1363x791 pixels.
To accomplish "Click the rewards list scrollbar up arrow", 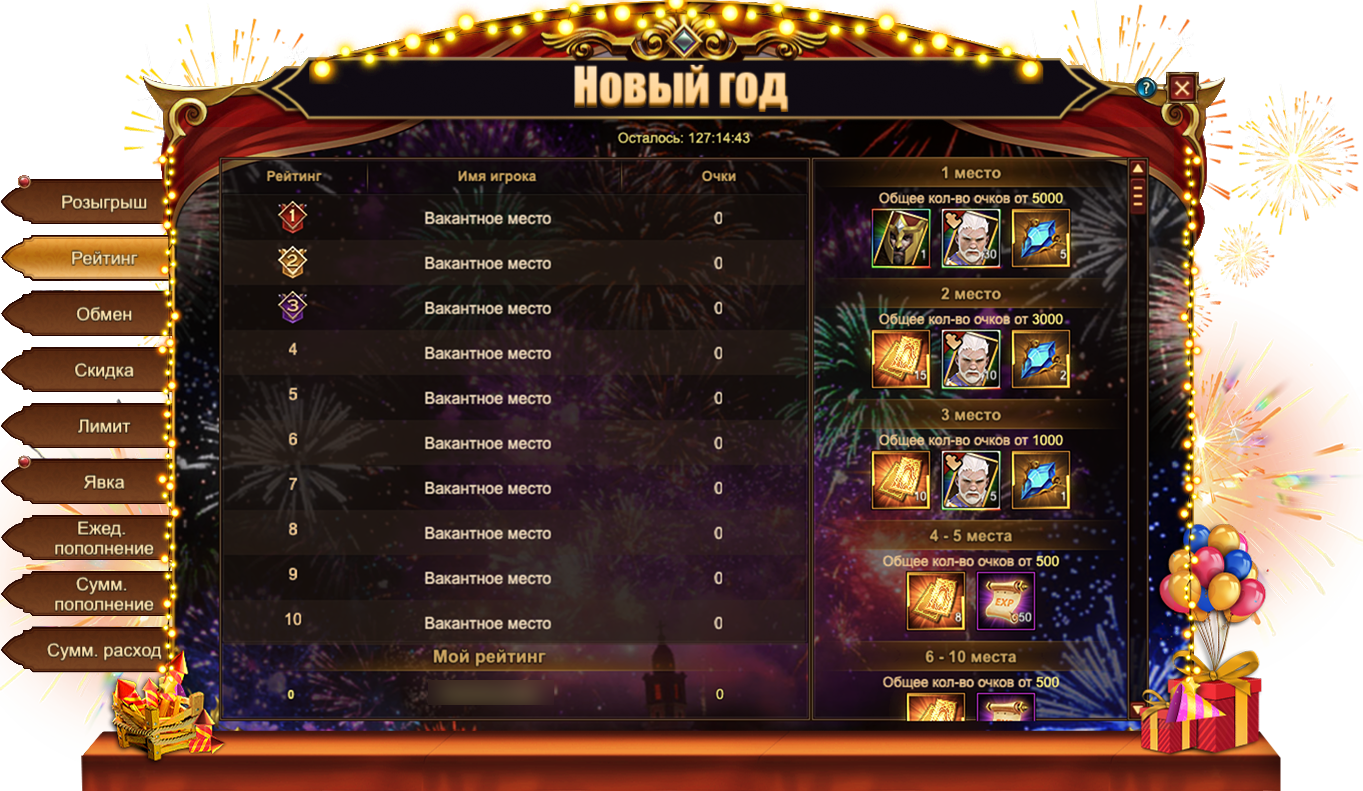I will click(1137, 168).
